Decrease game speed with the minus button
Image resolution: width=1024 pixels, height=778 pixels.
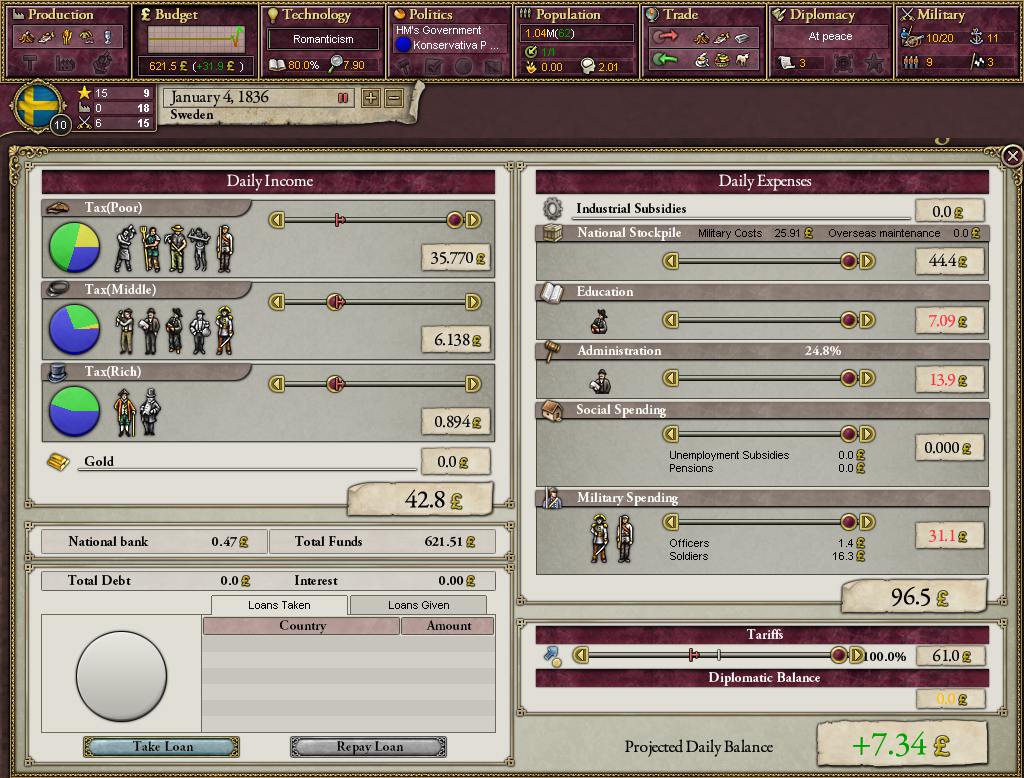tap(394, 98)
